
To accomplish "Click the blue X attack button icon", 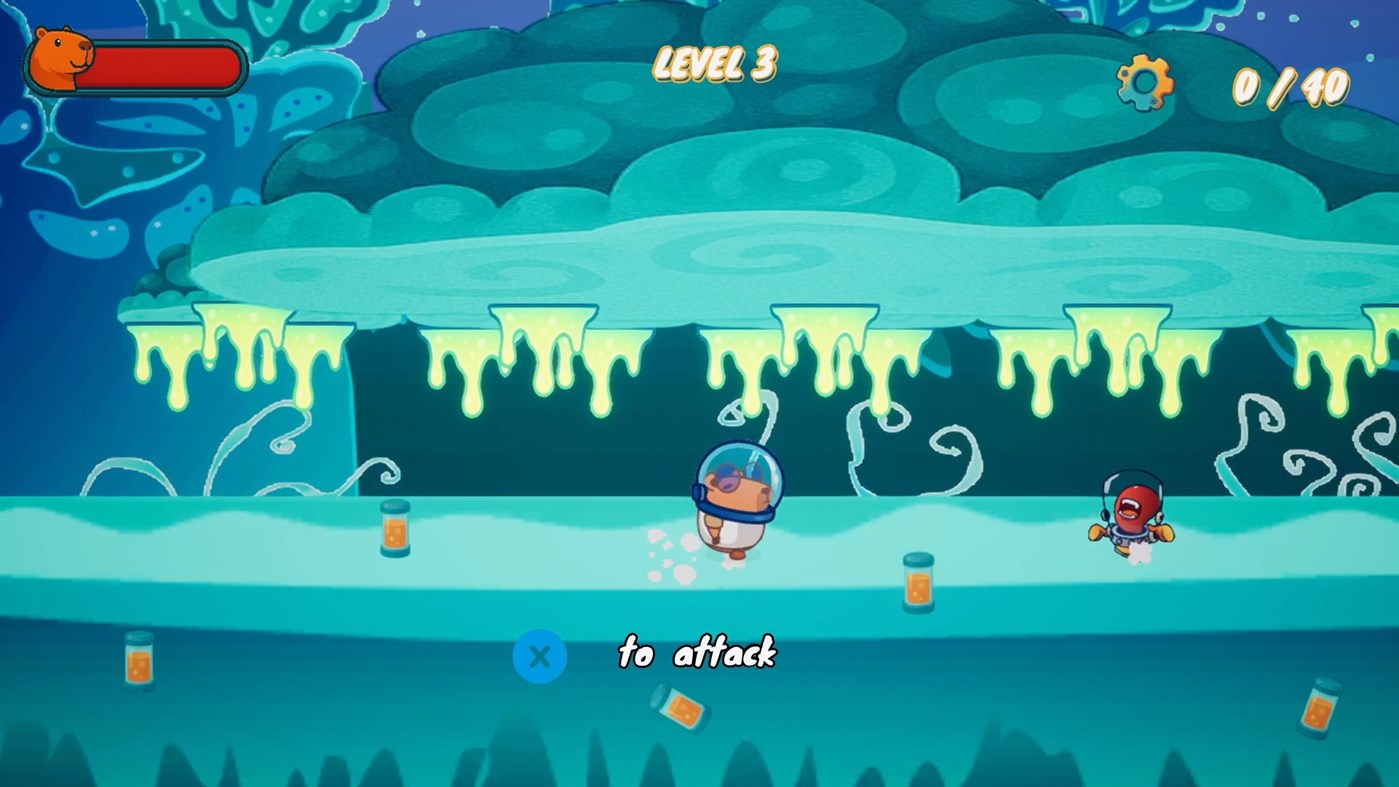I will (540, 656).
